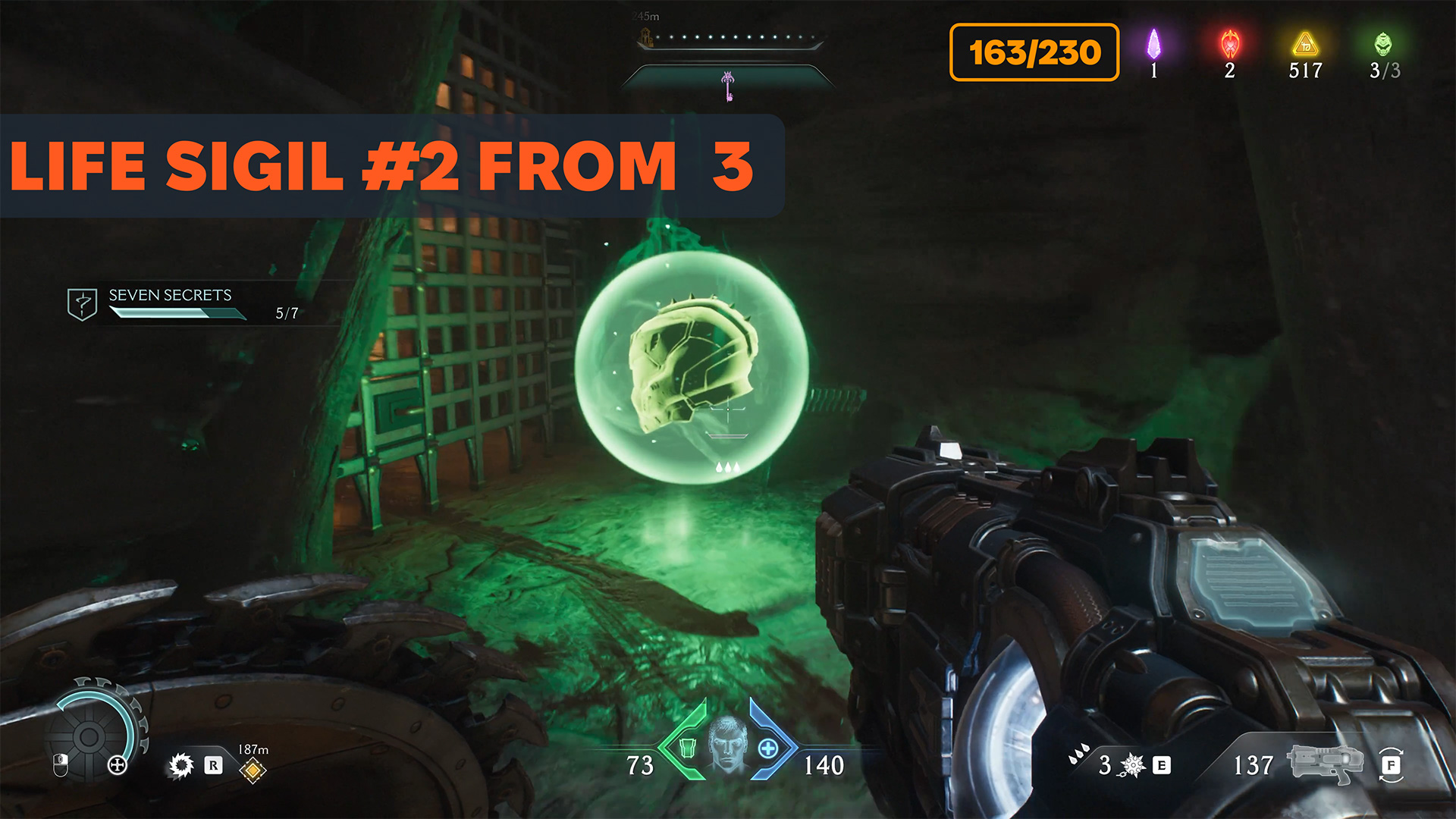Click the Slayer face portrait
This screenshot has width=1456, height=819.
click(728, 745)
